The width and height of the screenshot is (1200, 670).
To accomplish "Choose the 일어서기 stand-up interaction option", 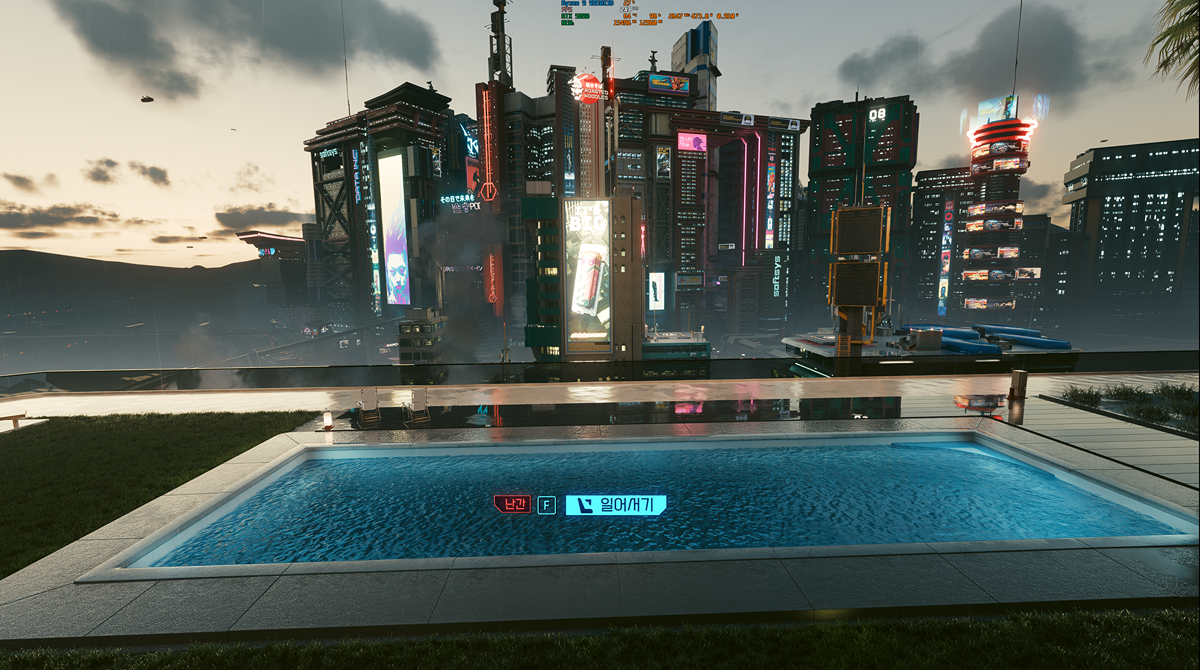I will click(x=616, y=505).
